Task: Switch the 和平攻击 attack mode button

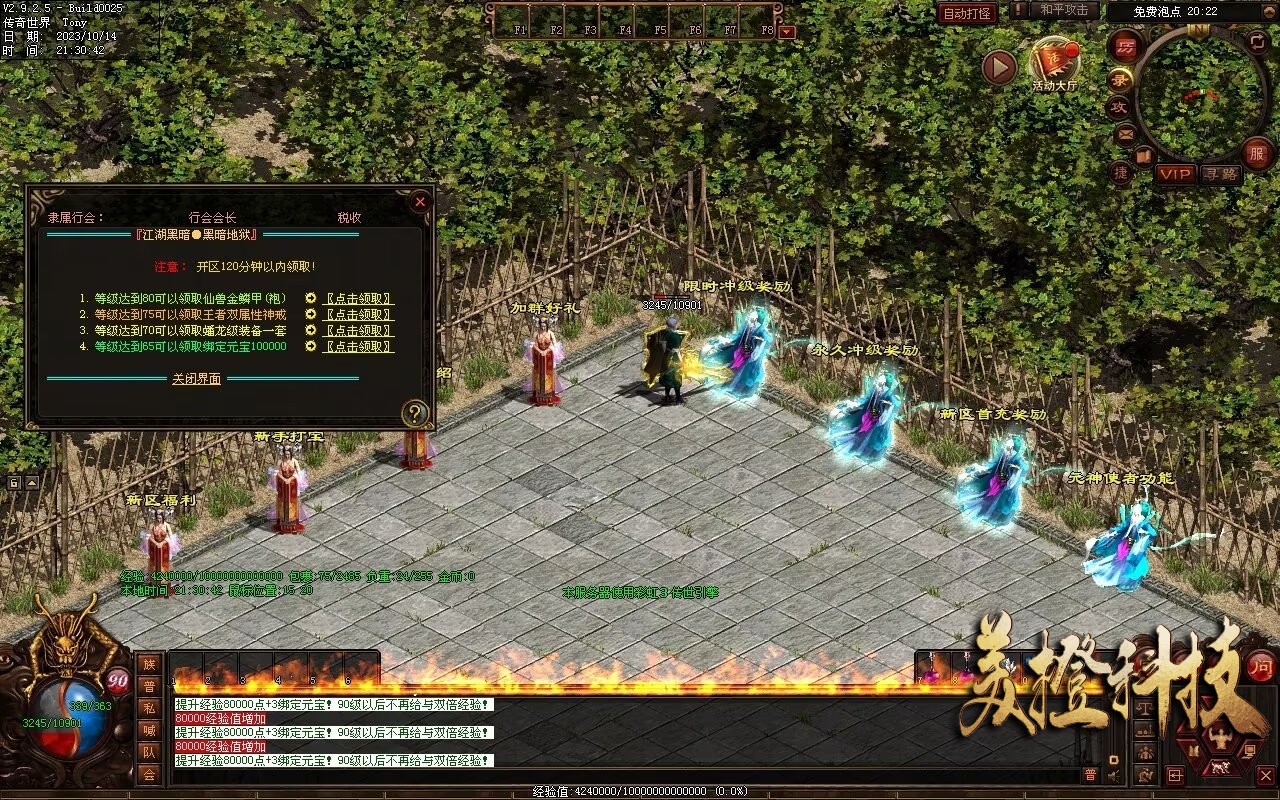Action: 1064,10
